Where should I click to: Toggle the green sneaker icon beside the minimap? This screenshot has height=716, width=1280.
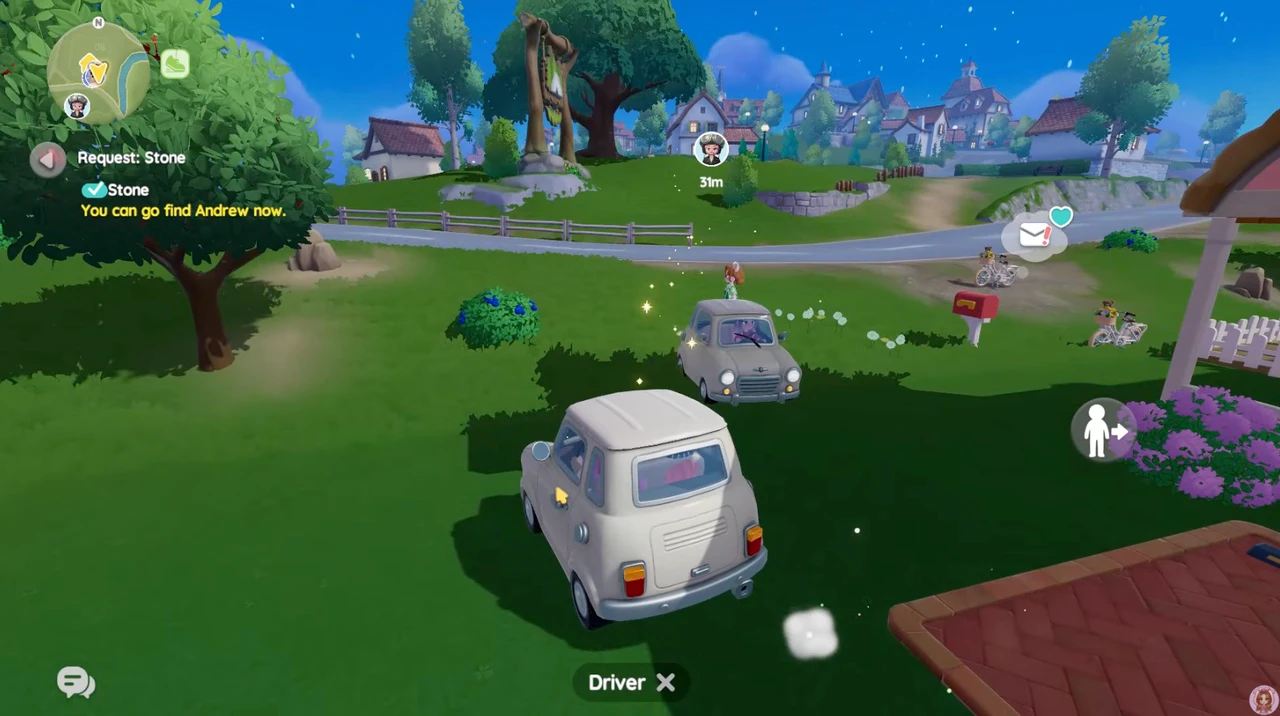[x=175, y=64]
